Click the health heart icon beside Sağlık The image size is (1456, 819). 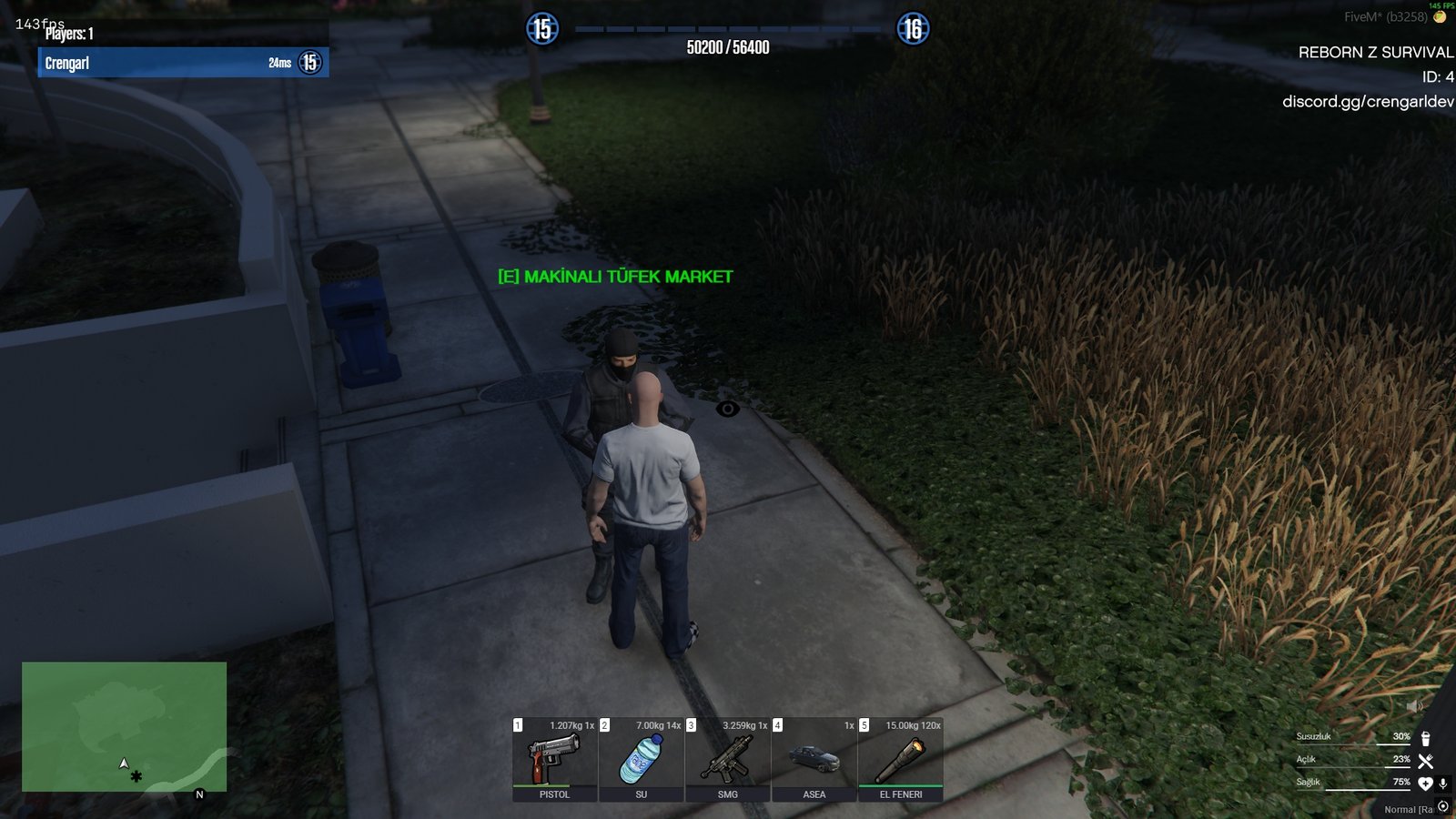point(1426,784)
